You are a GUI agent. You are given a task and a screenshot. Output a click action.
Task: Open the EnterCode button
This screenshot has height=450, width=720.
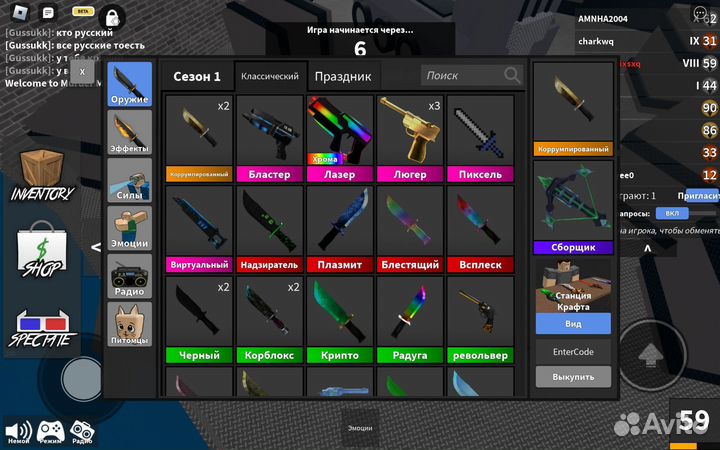(x=573, y=352)
